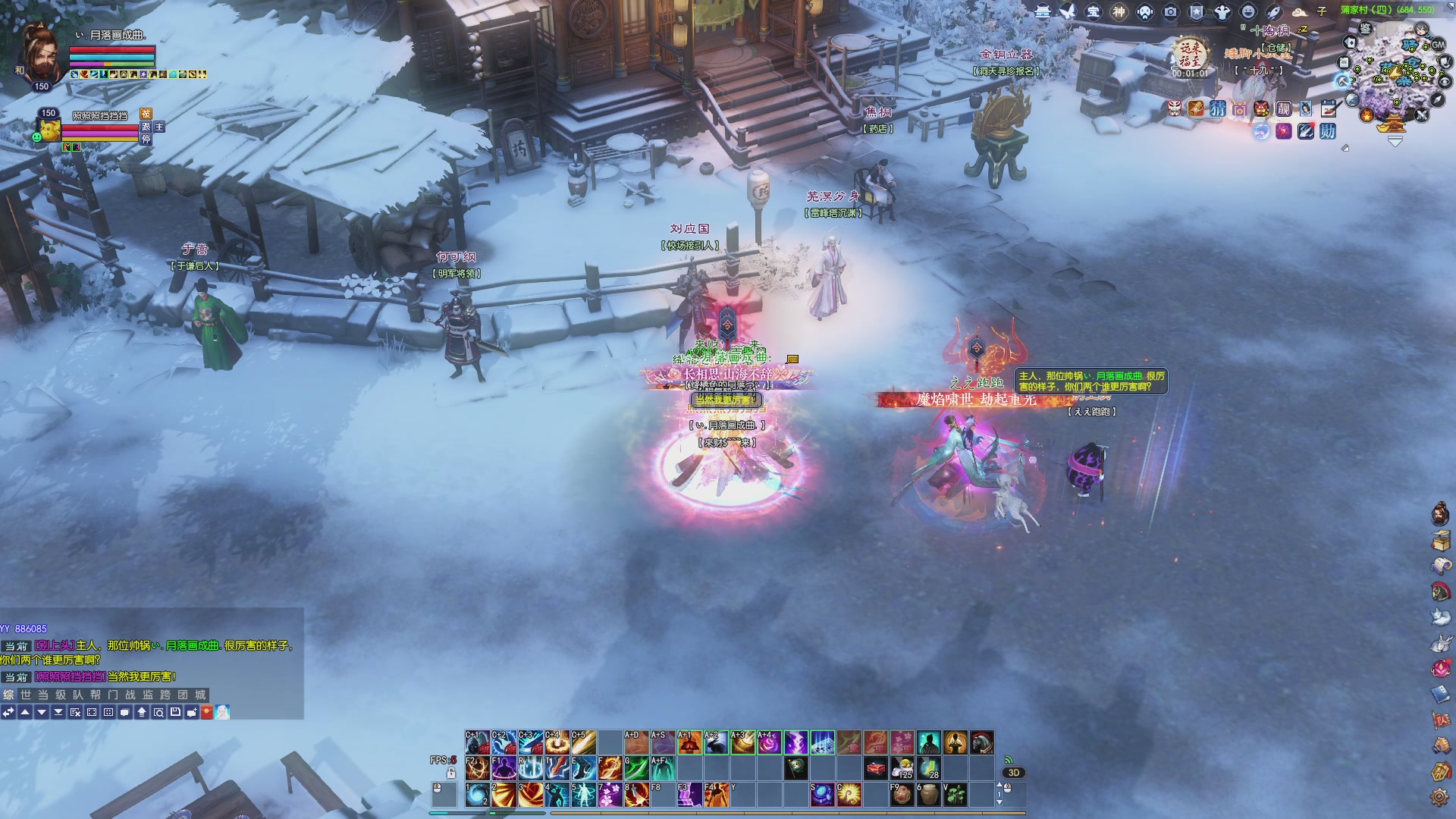This screenshot has width=1456, height=819.
Task: Toggle the hotbar lock icon
Action: click(x=451, y=773)
